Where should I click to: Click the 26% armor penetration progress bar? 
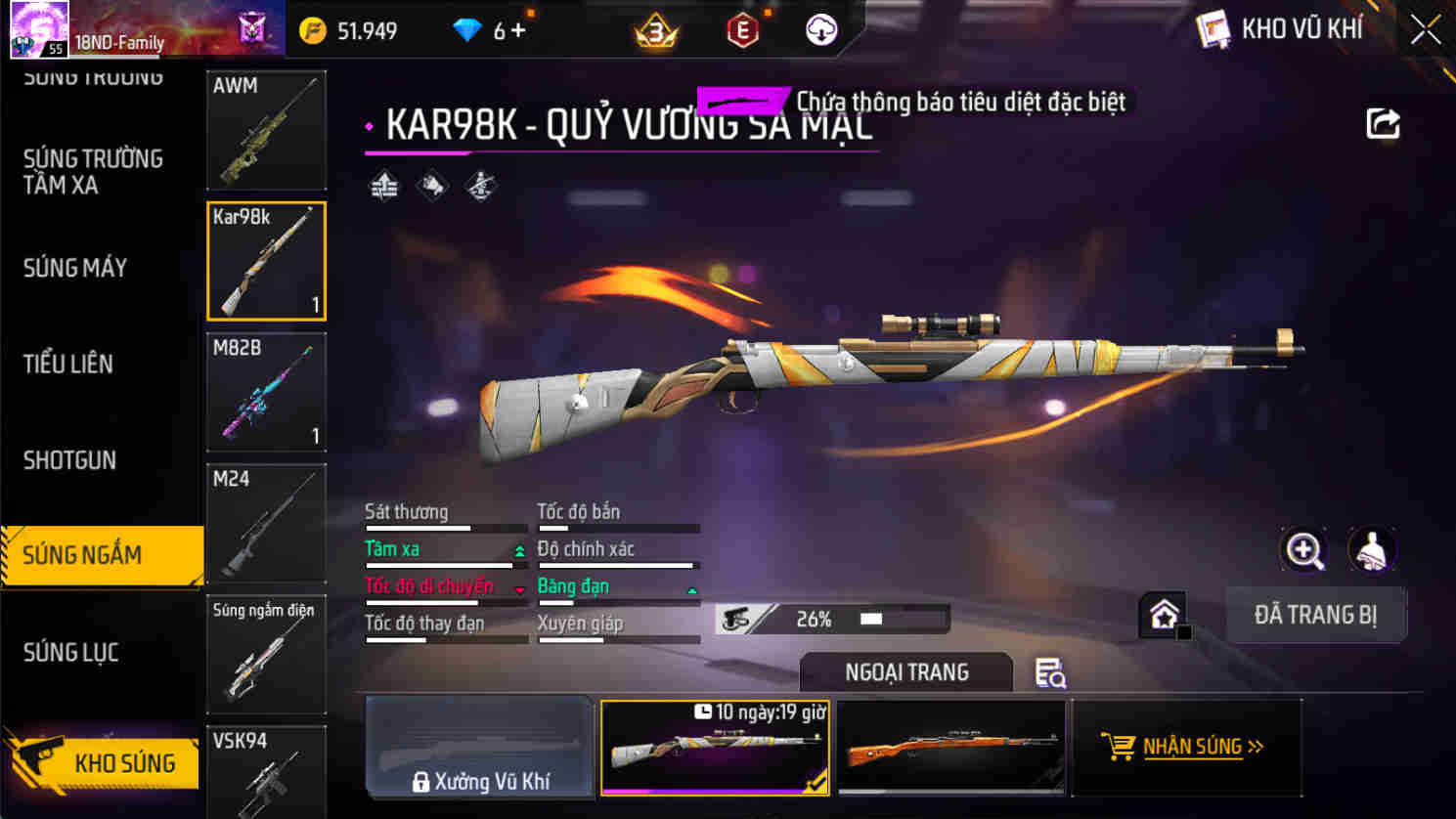tap(831, 618)
